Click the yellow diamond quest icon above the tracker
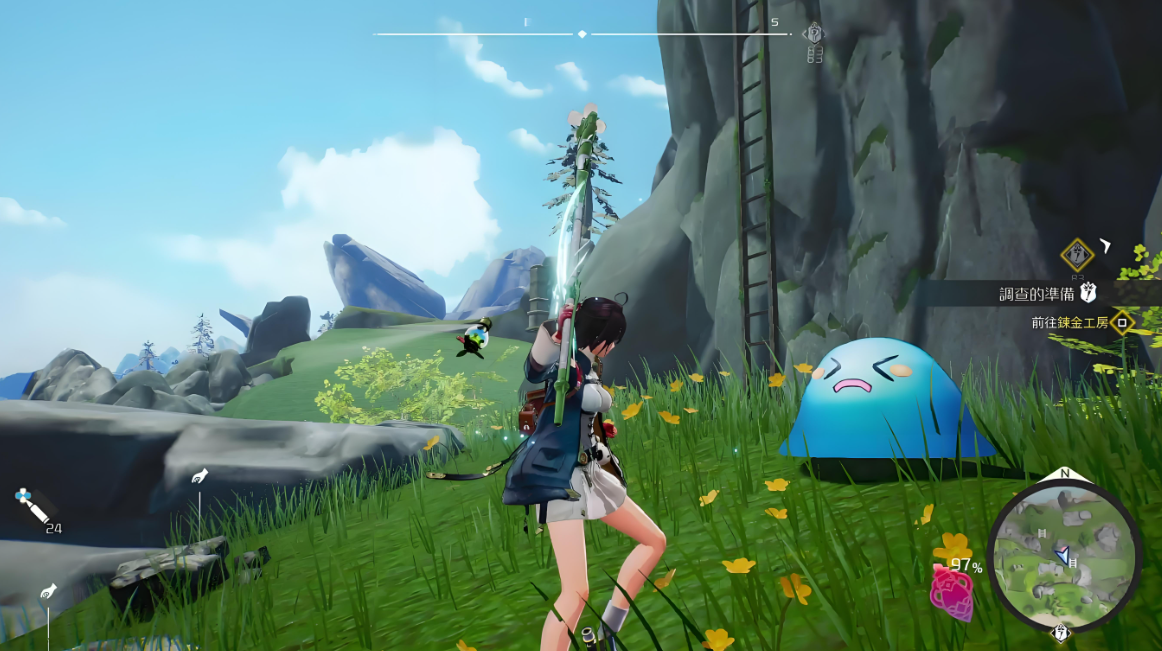 pos(1077,254)
